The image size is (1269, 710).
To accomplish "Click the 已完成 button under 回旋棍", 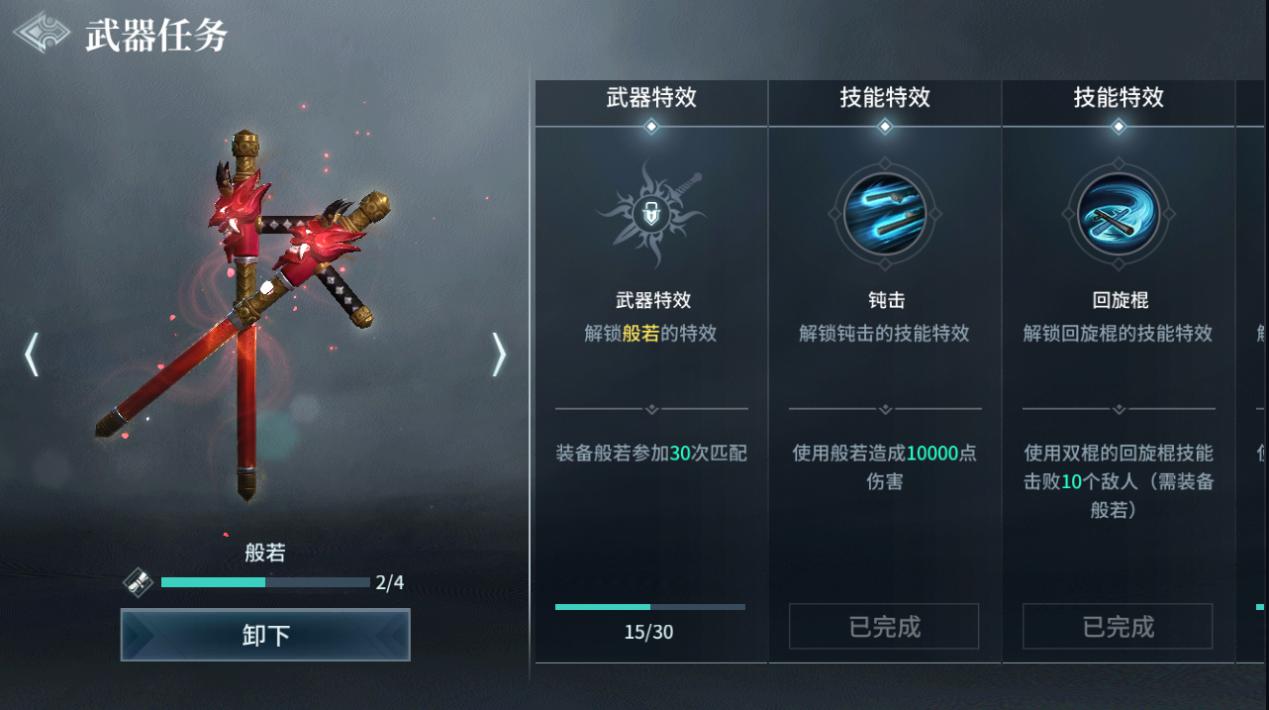I will [x=1117, y=627].
